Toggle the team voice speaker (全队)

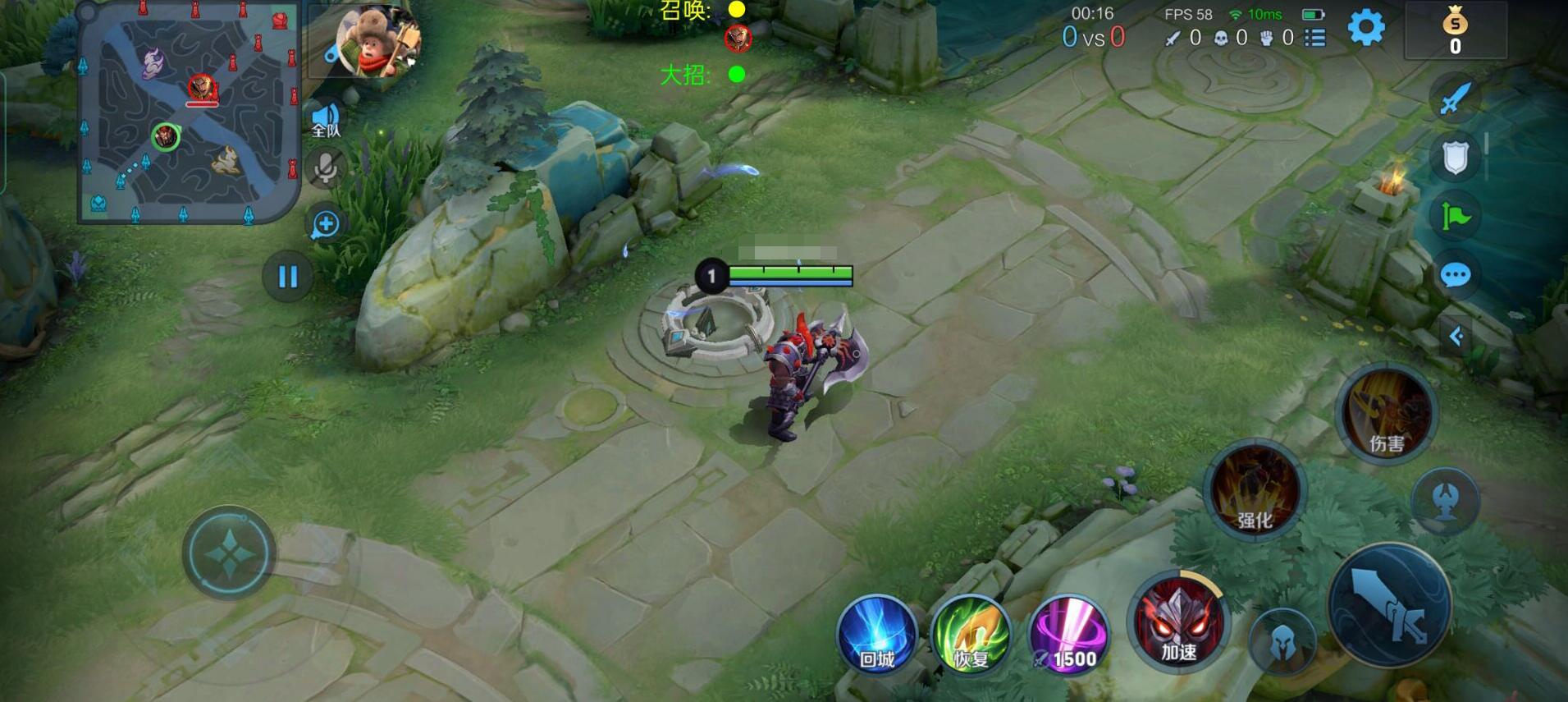[x=326, y=120]
